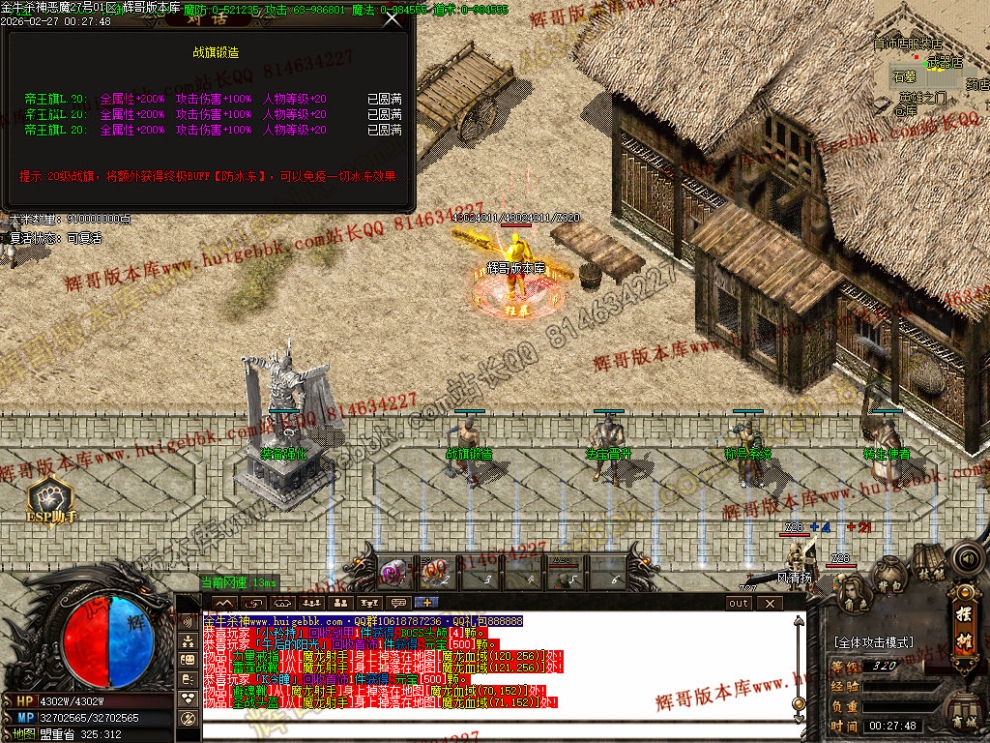
Task: Click the chat panel 'out' button
Action: [x=739, y=603]
